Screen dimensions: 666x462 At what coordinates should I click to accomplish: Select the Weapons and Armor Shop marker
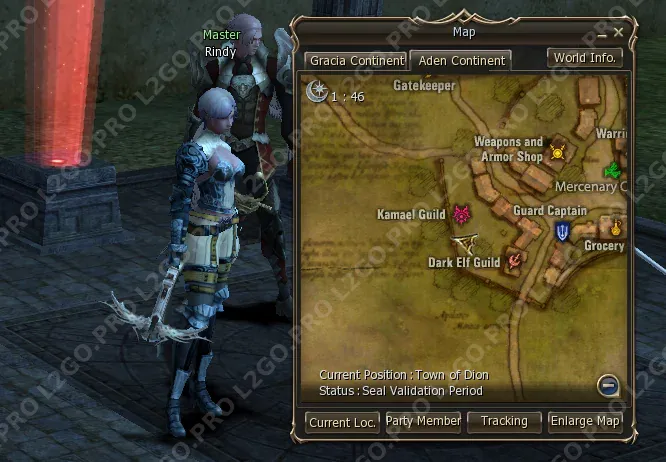[557, 153]
